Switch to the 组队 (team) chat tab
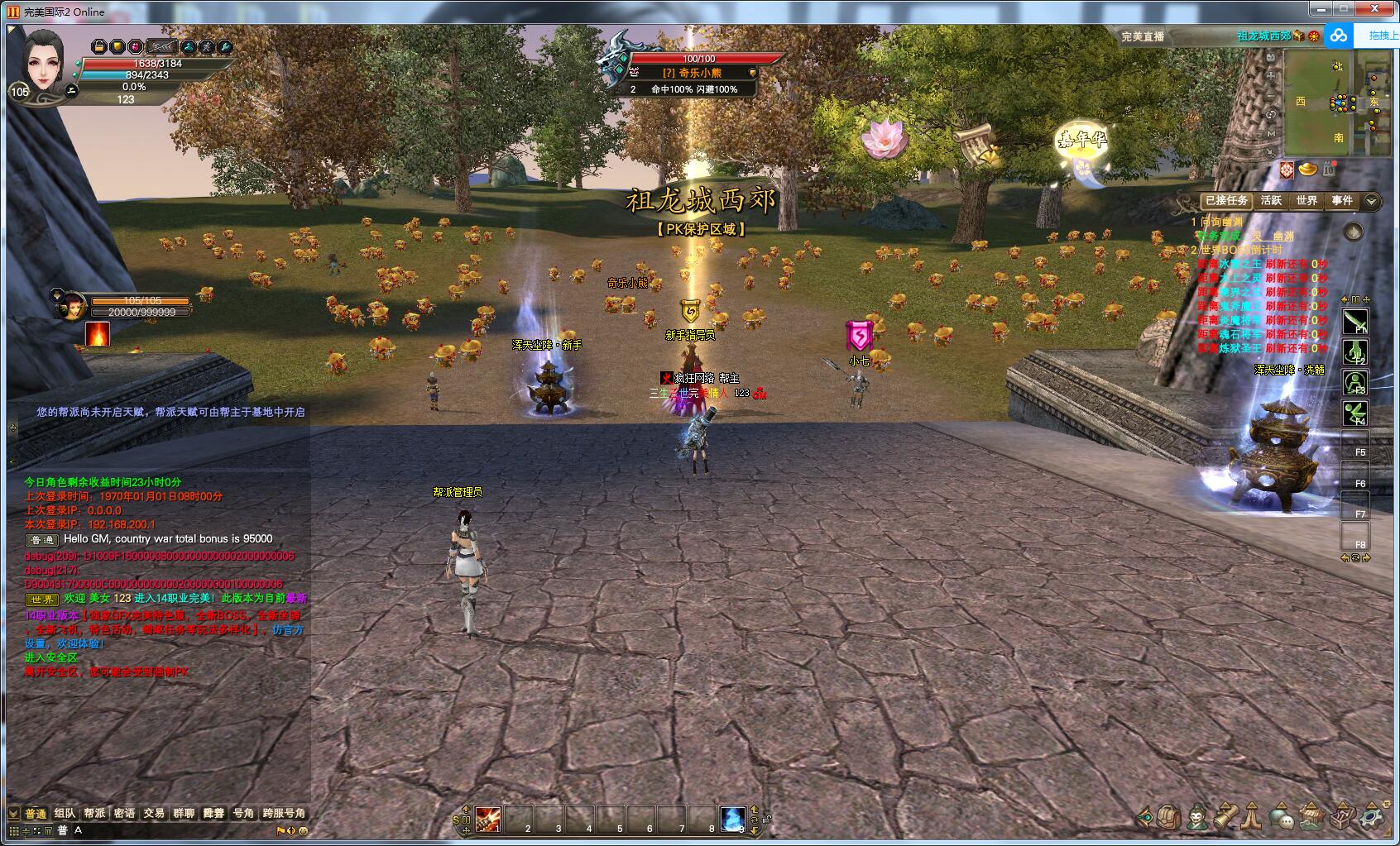This screenshot has width=1400, height=846. coord(65,813)
